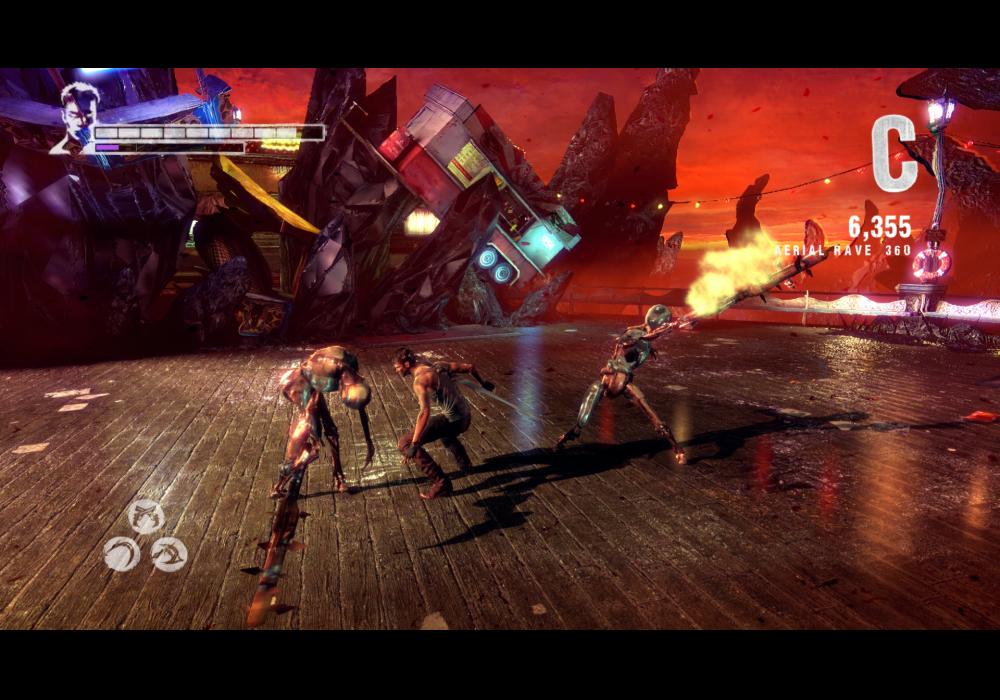Pick the axe weapon icon
The width and height of the screenshot is (1000, 700).
[x=169, y=553]
